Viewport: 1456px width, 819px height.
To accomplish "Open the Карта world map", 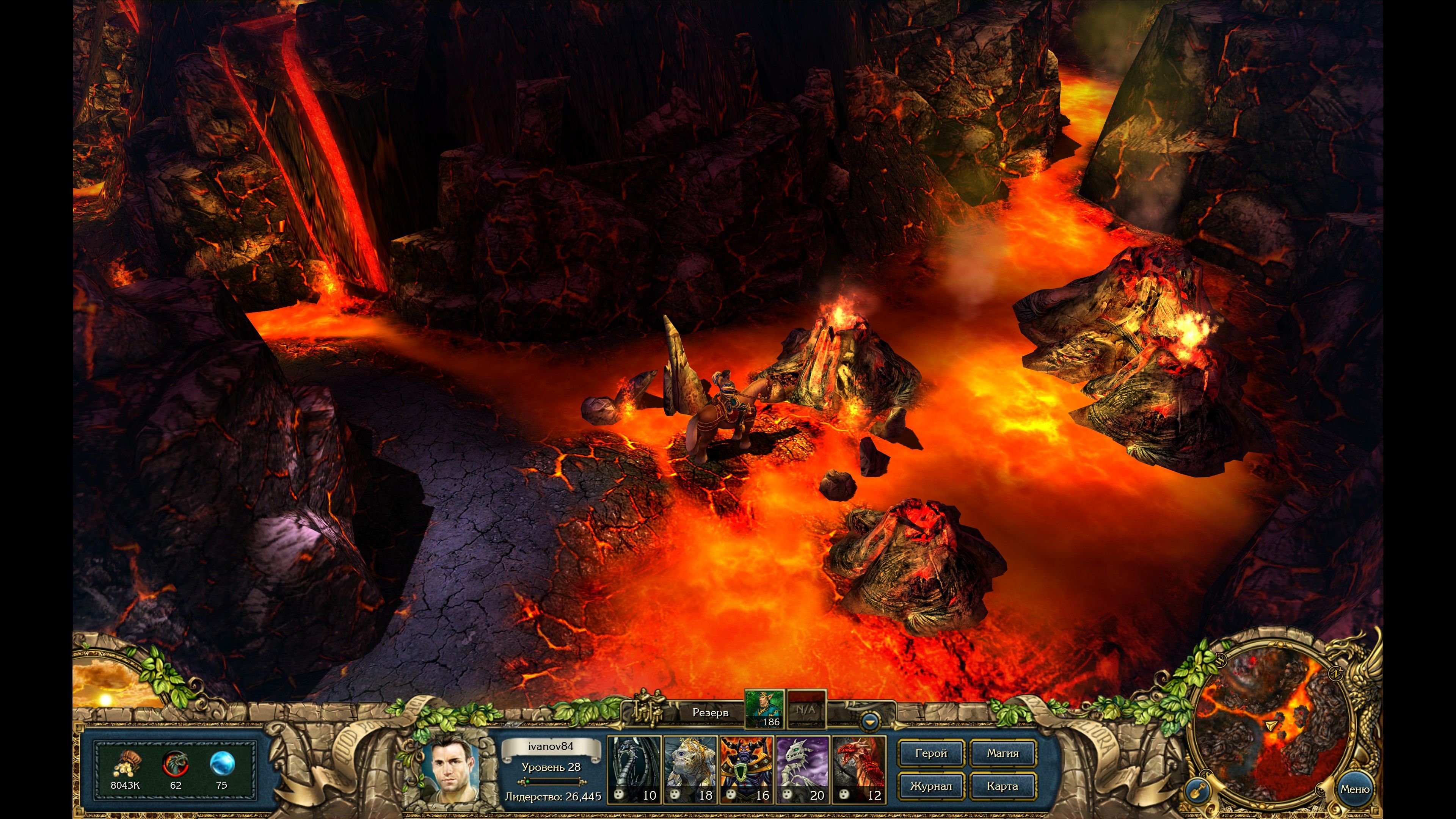I will click(x=1002, y=786).
